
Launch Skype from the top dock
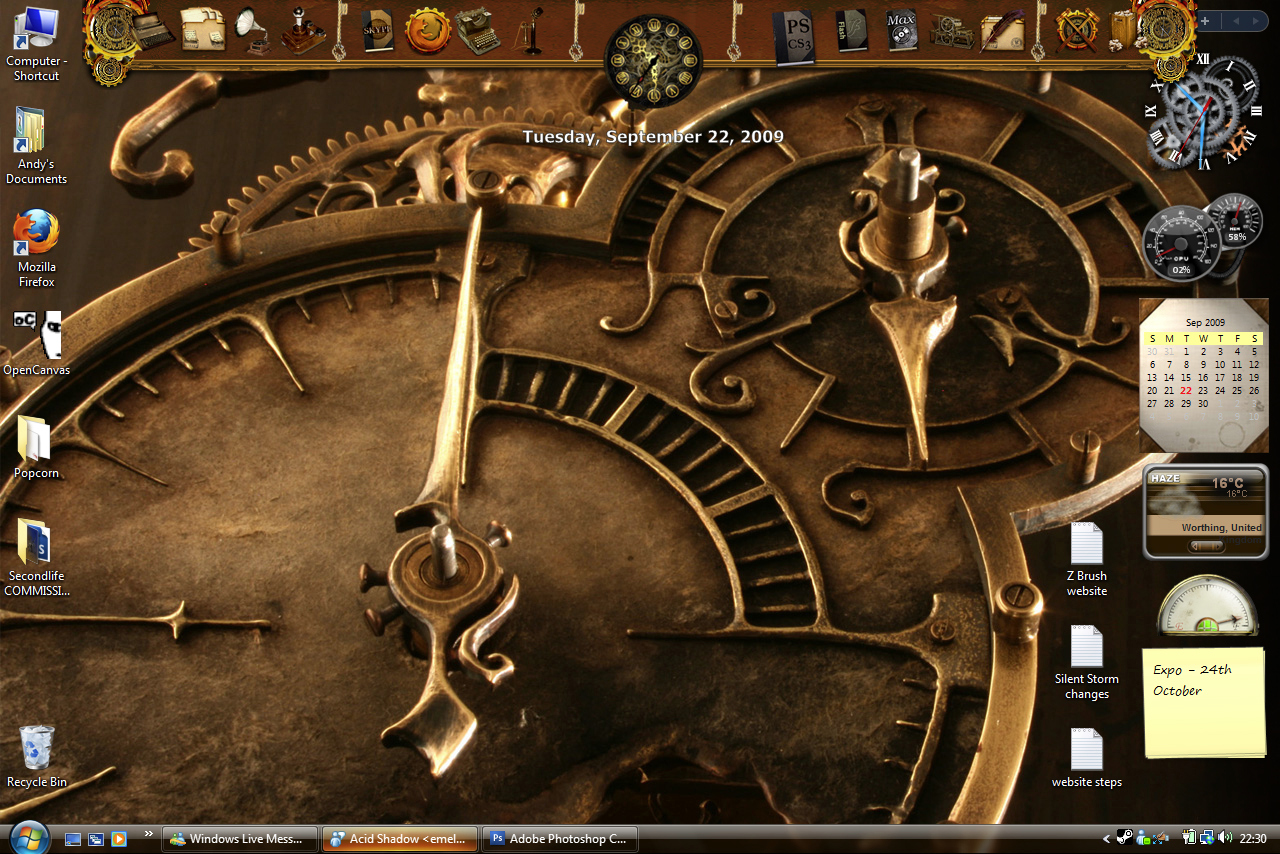pyautogui.click(x=377, y=30)
